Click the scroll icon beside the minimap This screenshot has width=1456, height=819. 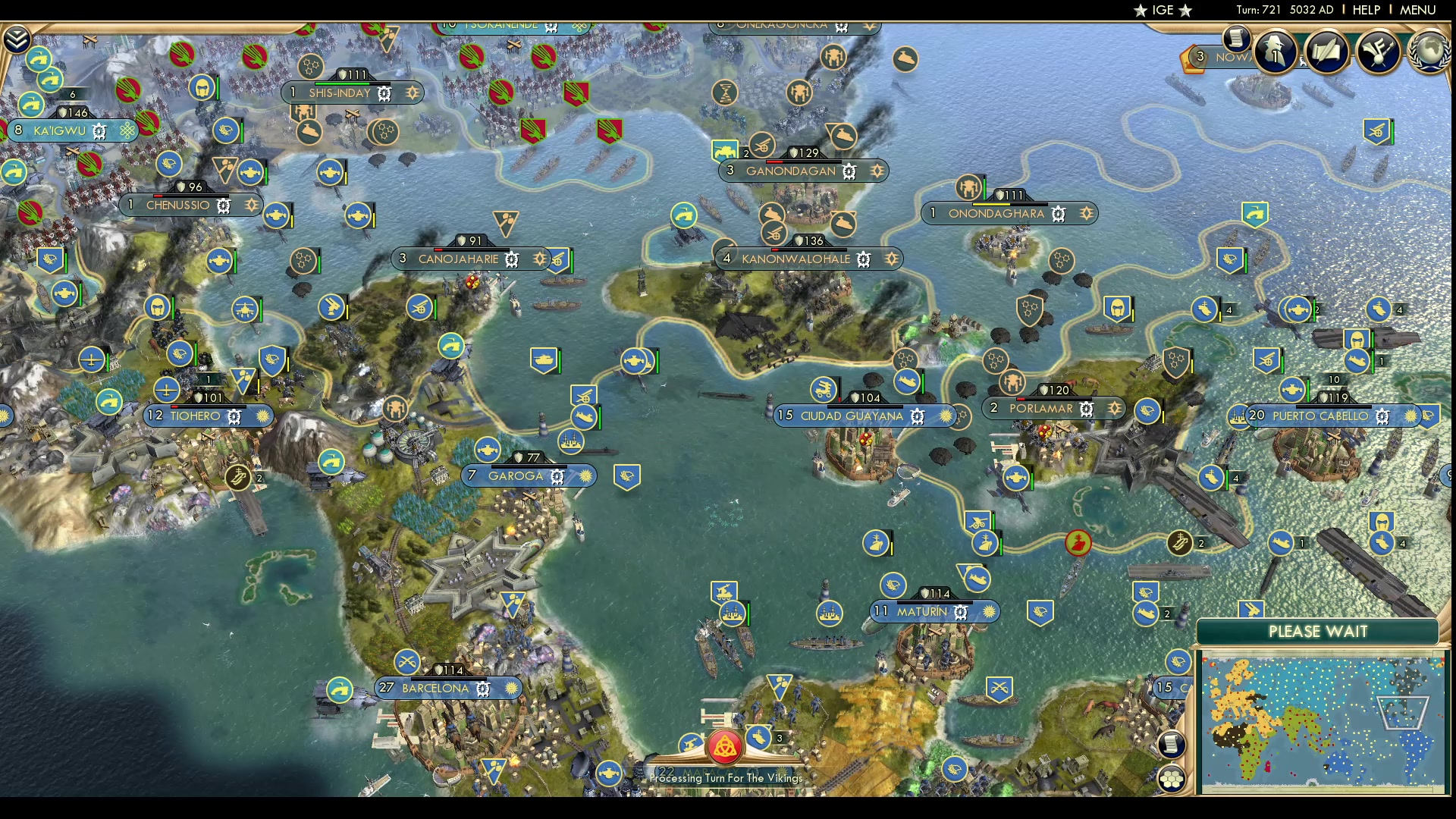pos(1172,744)
